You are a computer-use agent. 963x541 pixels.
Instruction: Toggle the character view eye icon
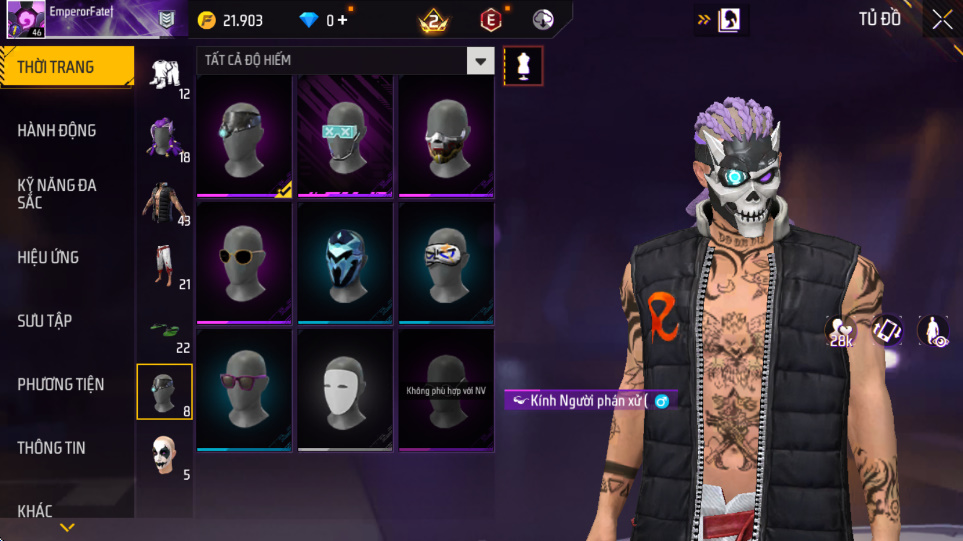933,331
